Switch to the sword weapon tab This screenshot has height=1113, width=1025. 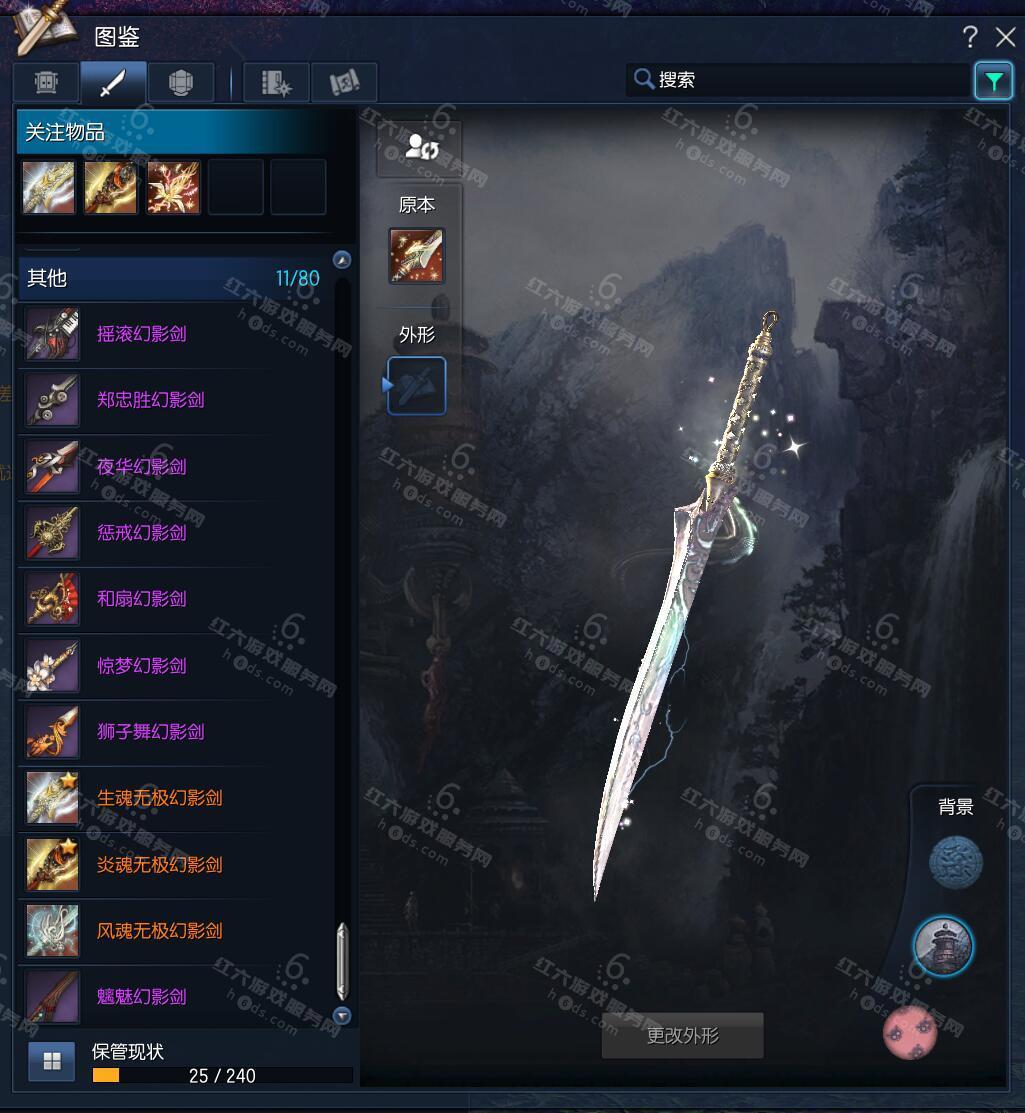[113, 82]
